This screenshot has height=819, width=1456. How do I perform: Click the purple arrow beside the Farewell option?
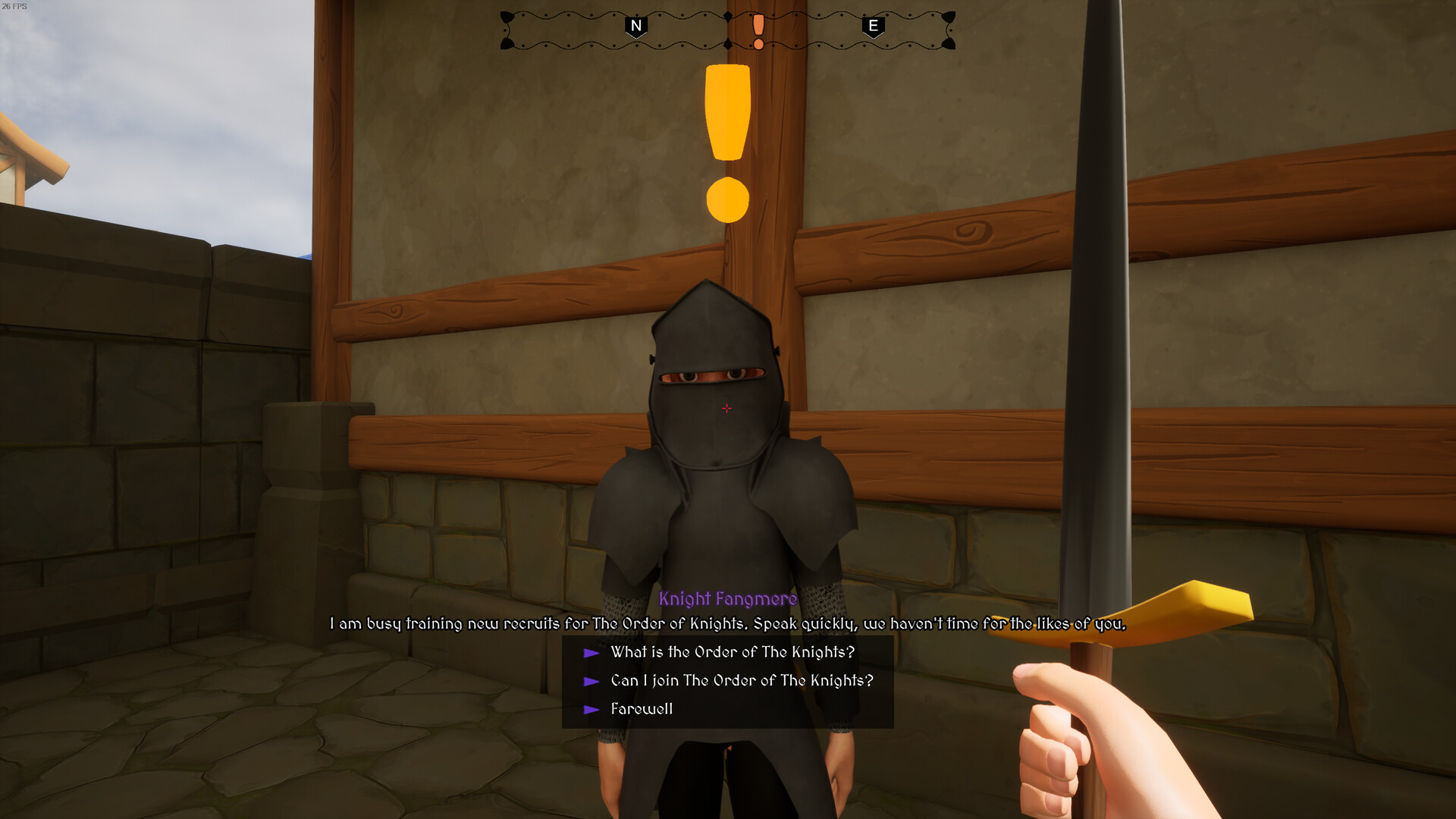(x=591, y=708)
